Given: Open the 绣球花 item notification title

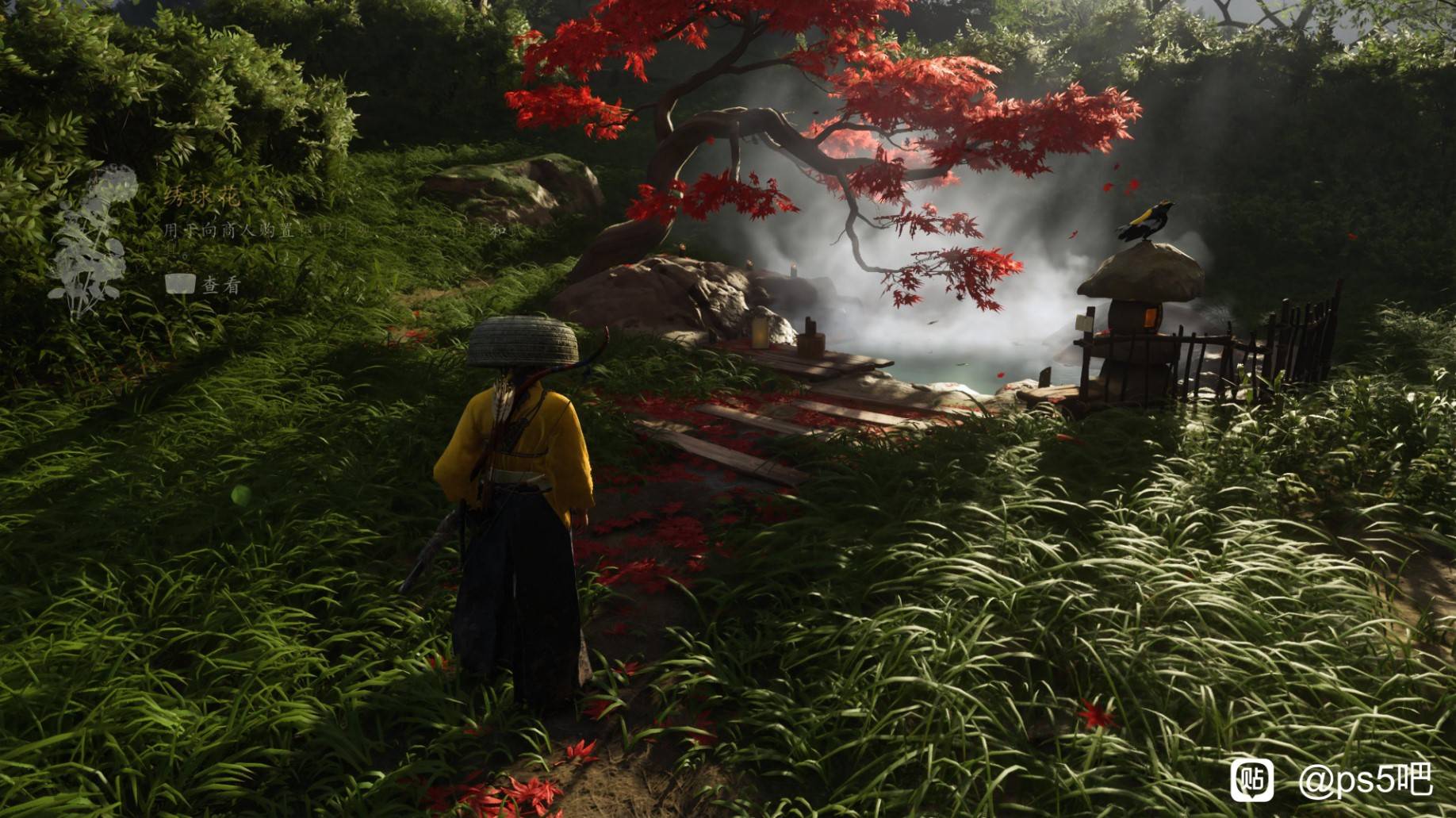Looking at the screenshot, I should tap(201, 197).
